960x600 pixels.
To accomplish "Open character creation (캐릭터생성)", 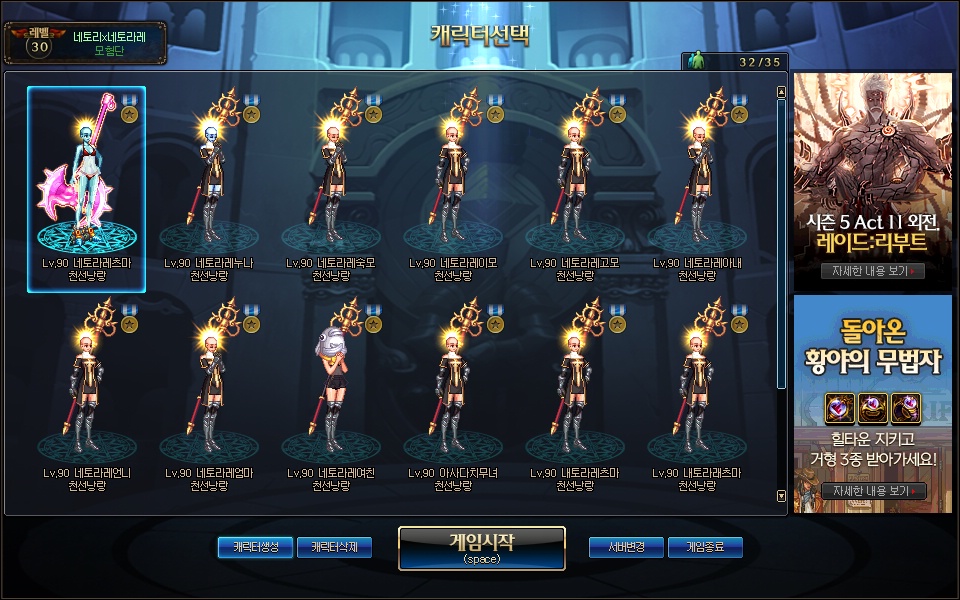I will click(x=255, y=547).
